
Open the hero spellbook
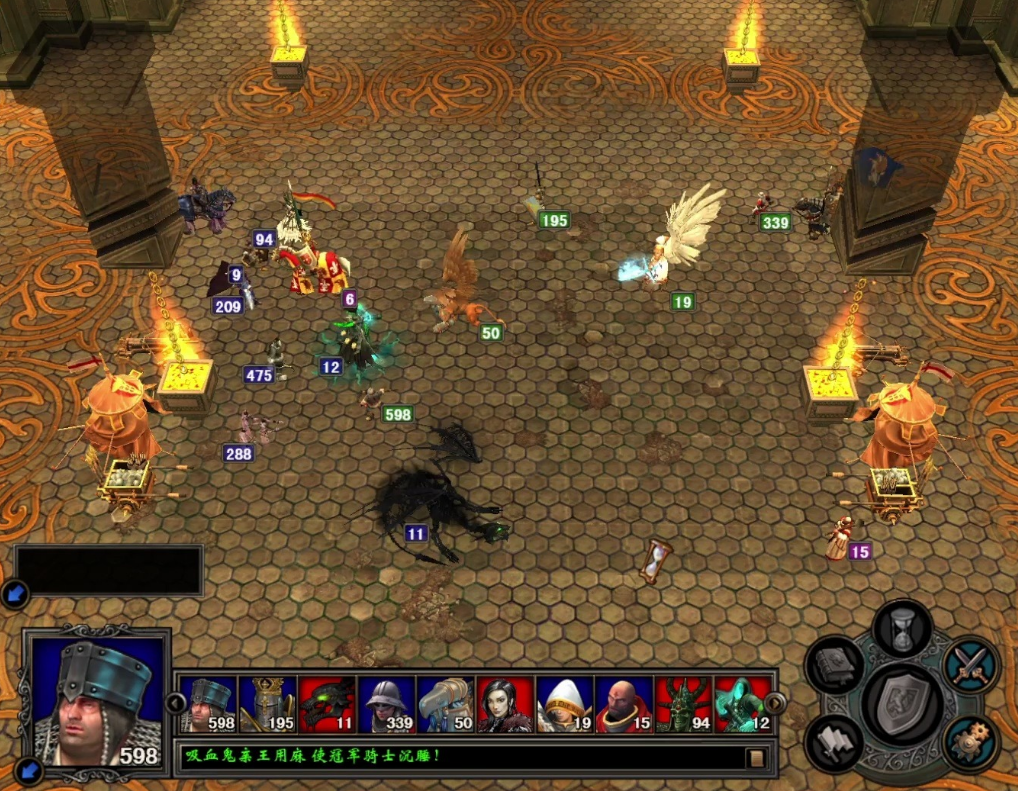pyautogui.click(x=835, y=665)
